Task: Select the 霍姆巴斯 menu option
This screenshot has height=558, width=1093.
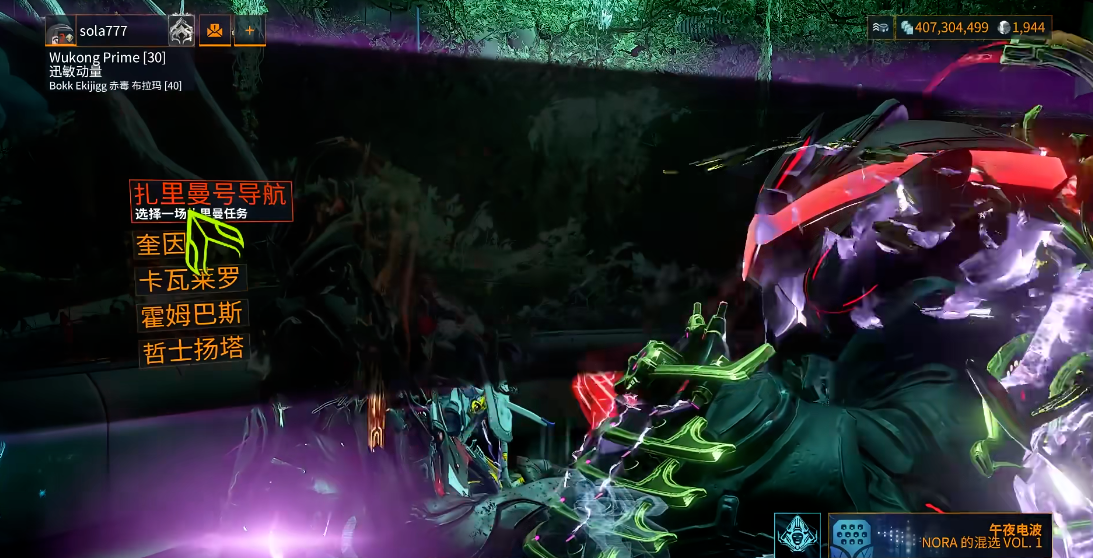Action: click(191, 316)
